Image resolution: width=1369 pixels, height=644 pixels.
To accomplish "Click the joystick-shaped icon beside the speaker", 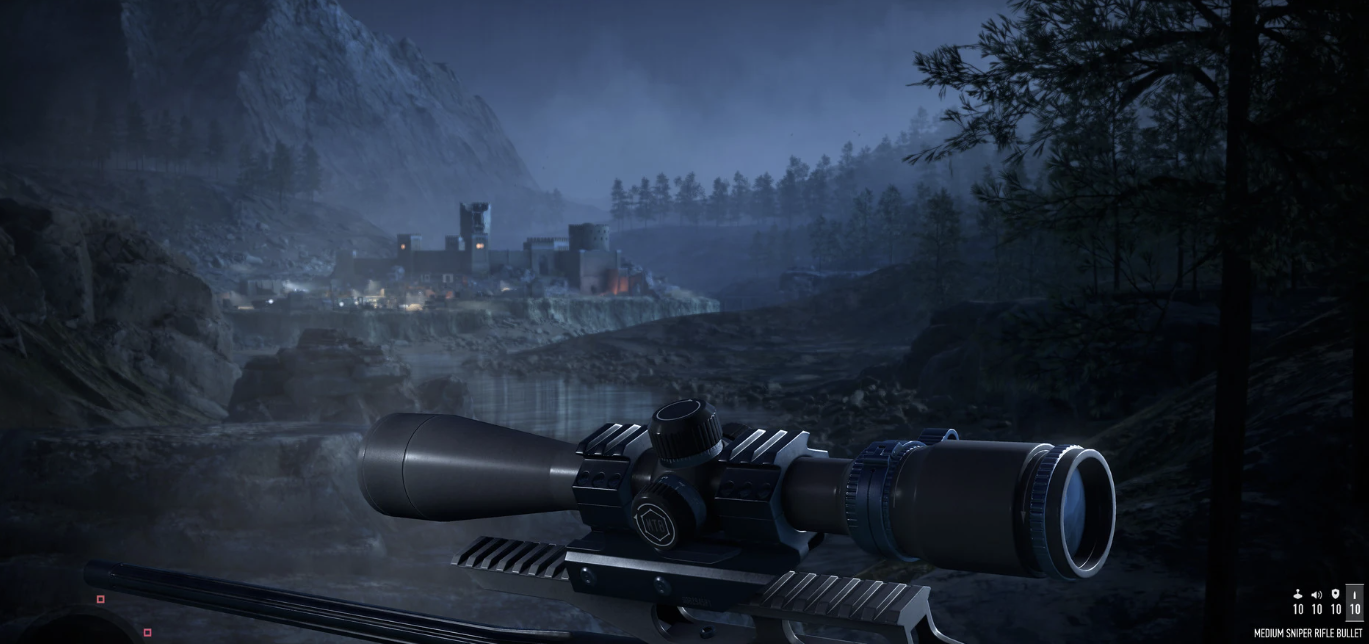I will 1298,594.
